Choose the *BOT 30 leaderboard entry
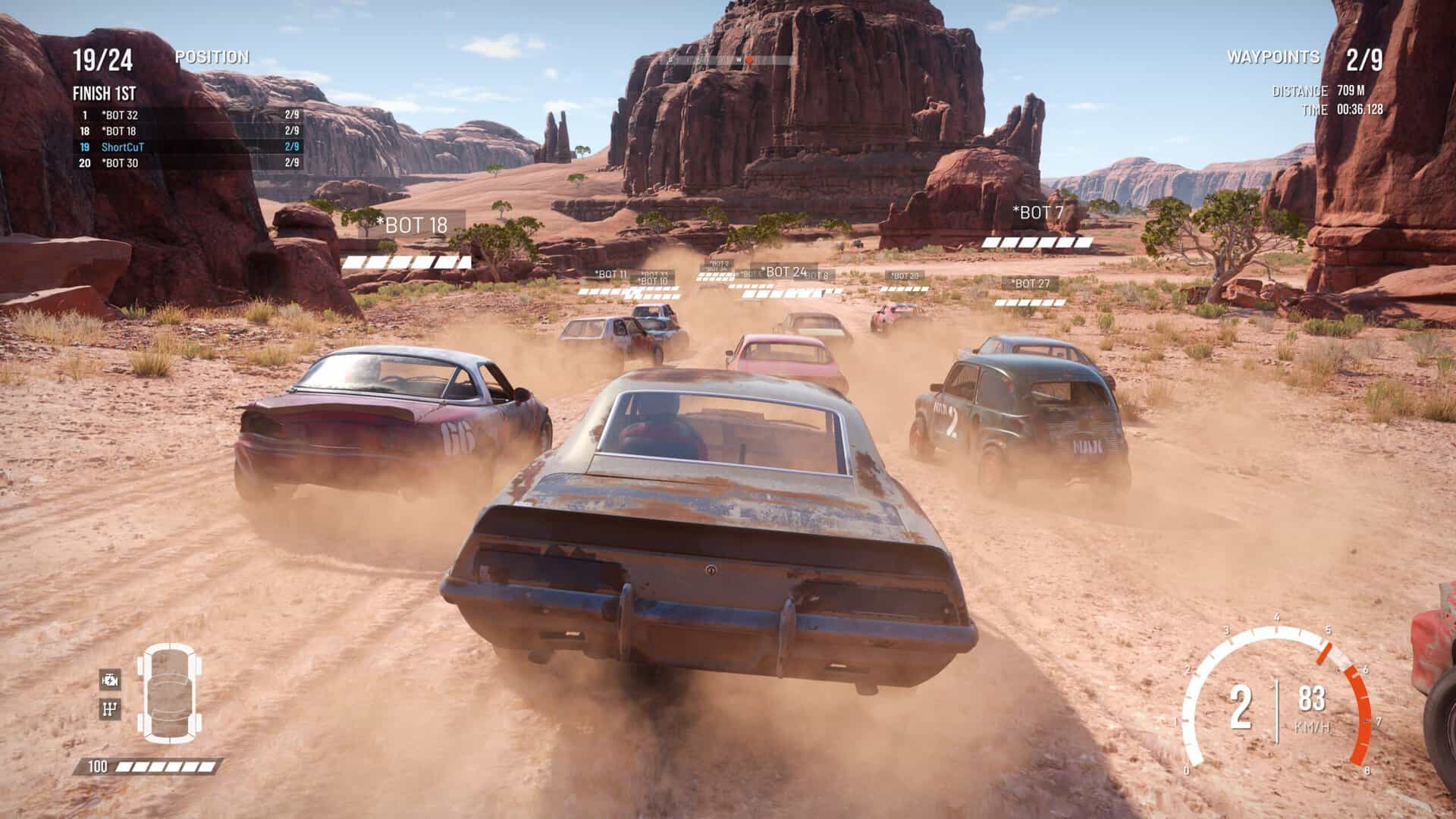Image resolution: width=1456 pixels, height=819 pixels. (x=190, y=163)
